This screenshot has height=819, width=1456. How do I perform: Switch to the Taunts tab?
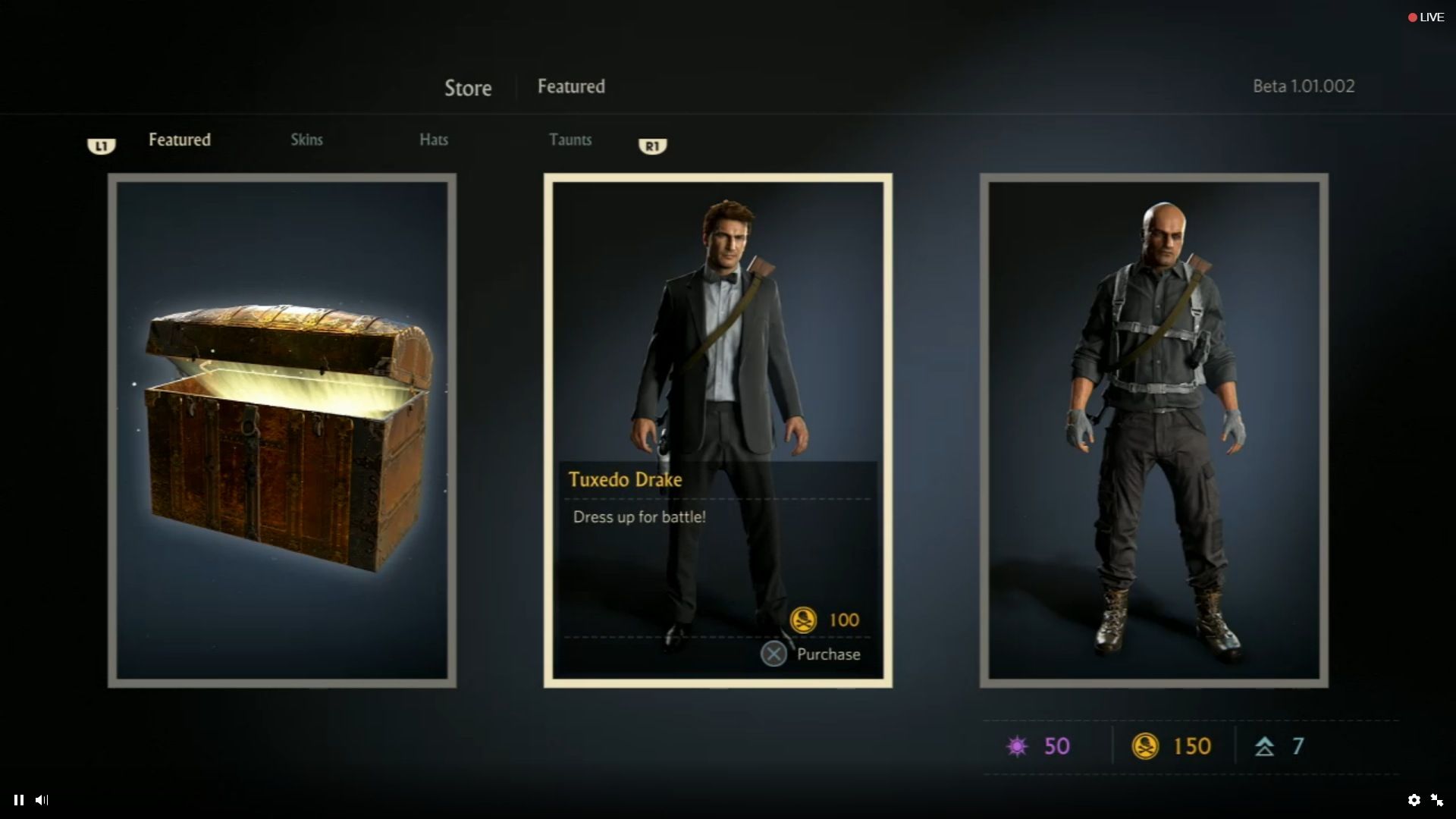pos(570,140)
